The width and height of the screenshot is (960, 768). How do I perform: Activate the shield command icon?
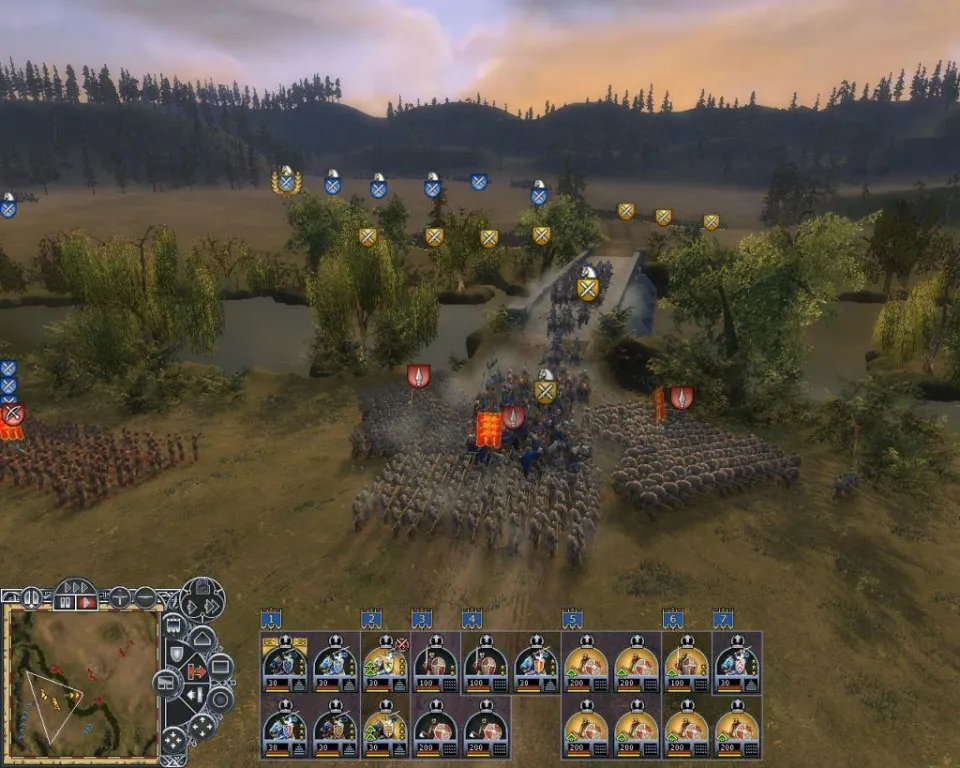click(x=176, y=653)
